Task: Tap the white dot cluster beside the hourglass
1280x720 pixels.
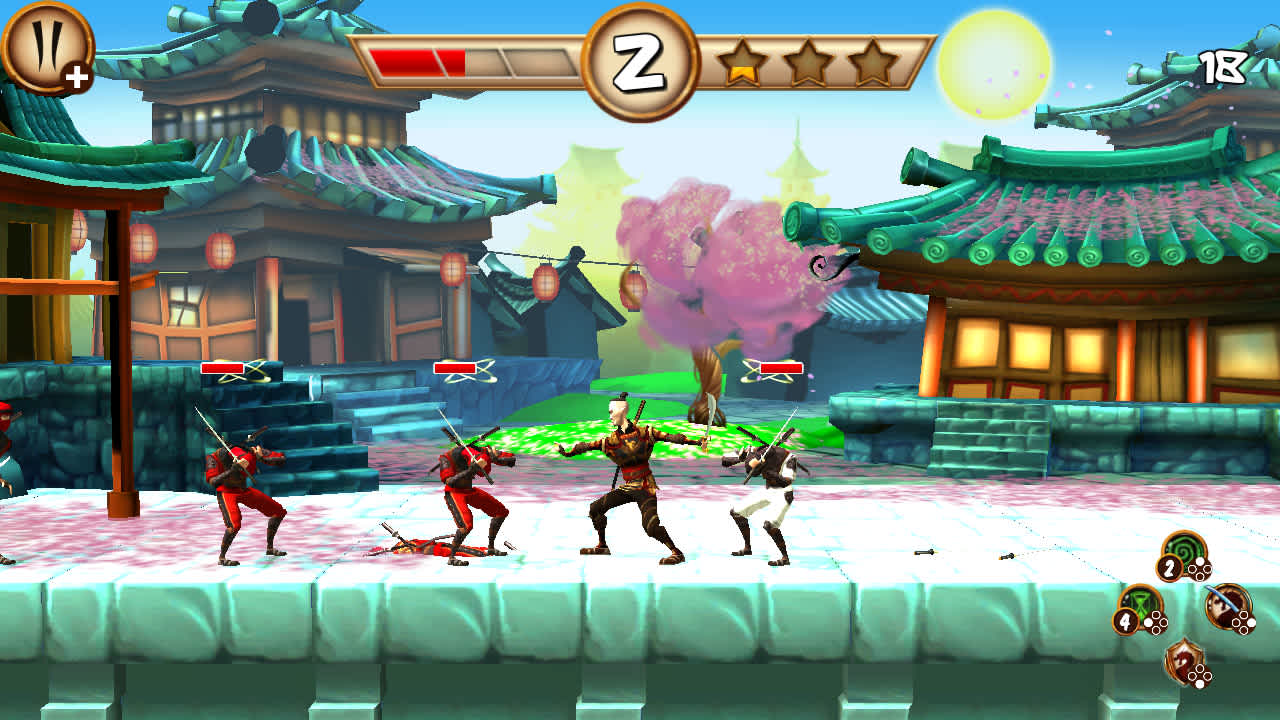Action: pos(1158,621)
